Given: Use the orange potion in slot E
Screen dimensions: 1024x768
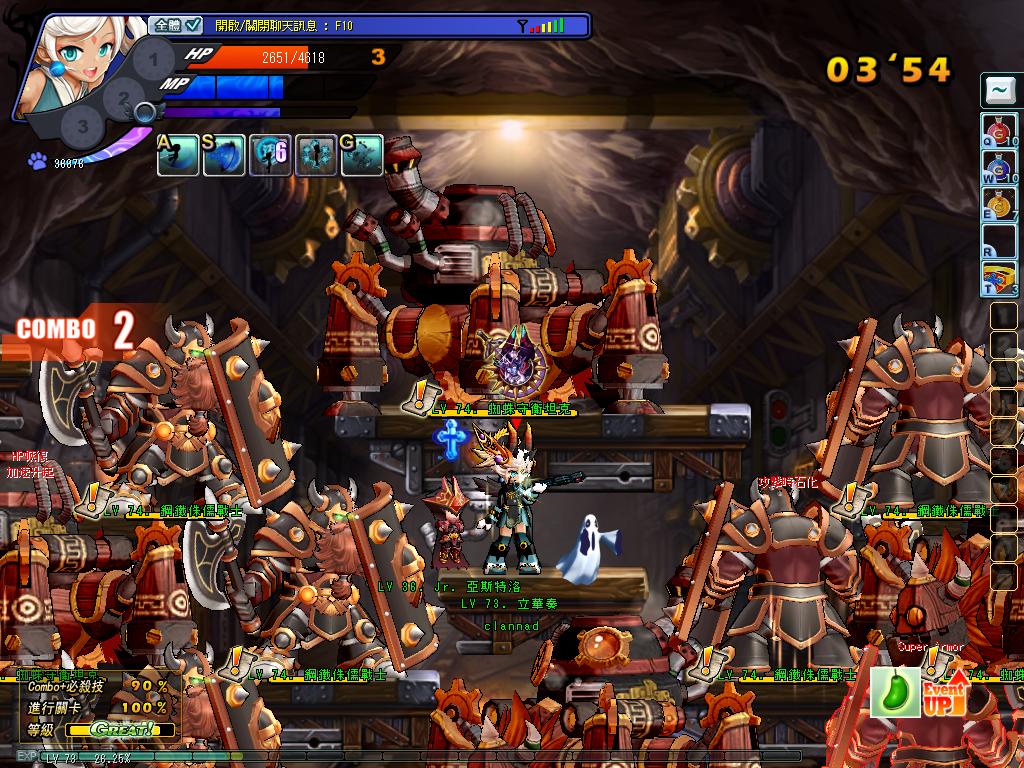Looking at the screenshot, I should [x=999, y=203].
